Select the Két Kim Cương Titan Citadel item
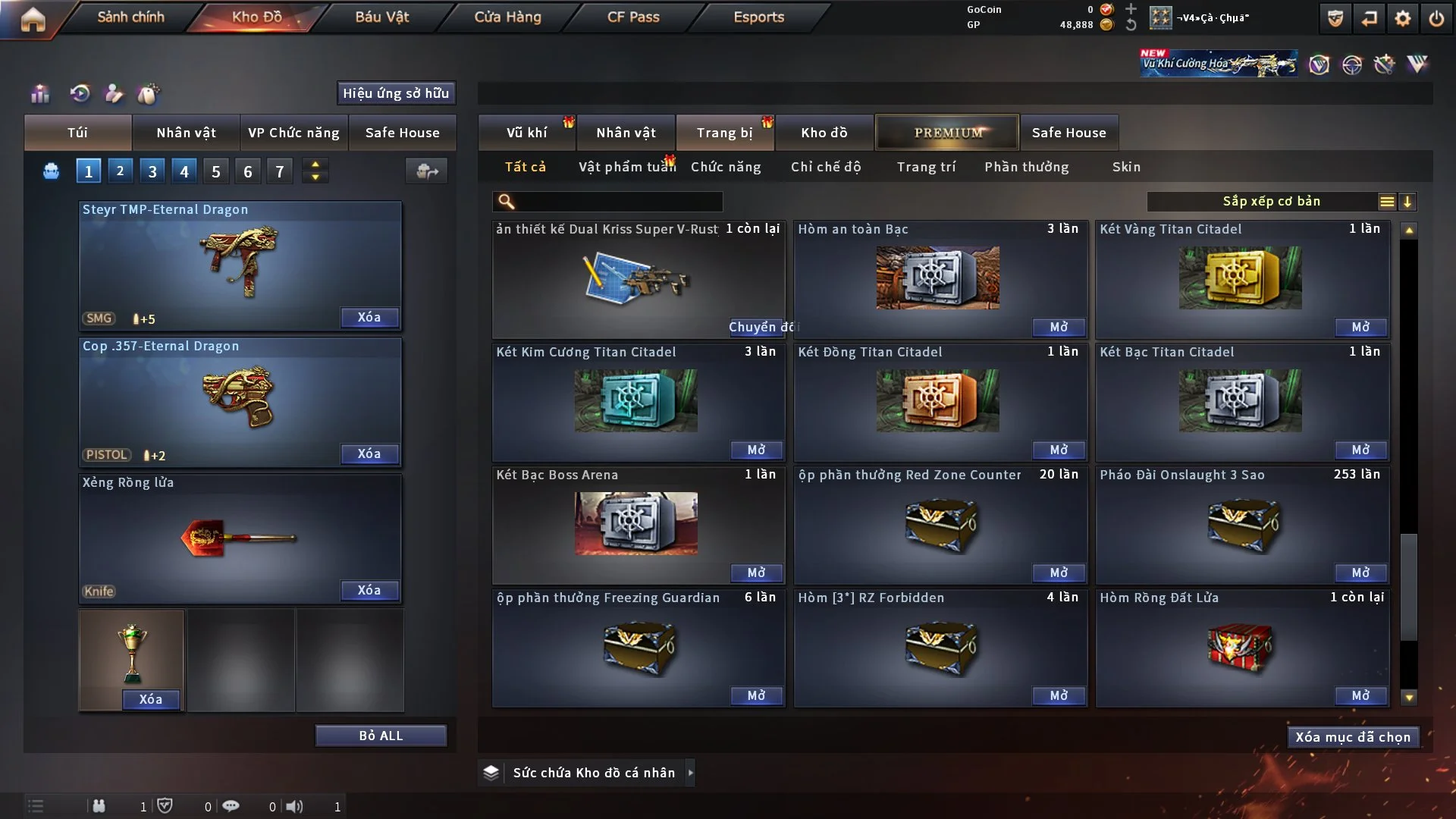 (x=635, y=400)
